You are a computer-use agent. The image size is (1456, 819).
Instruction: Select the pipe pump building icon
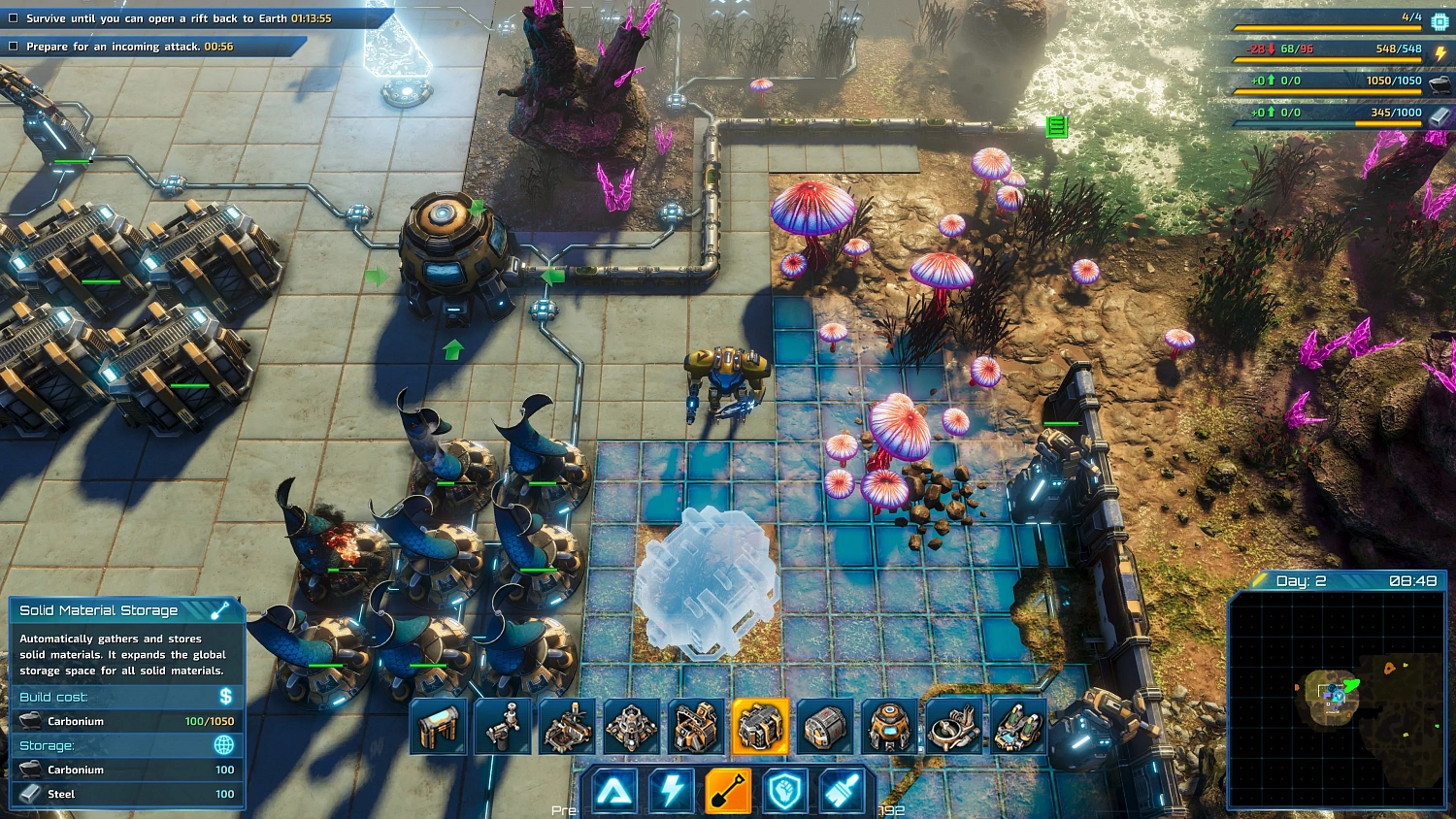[503, 726]
